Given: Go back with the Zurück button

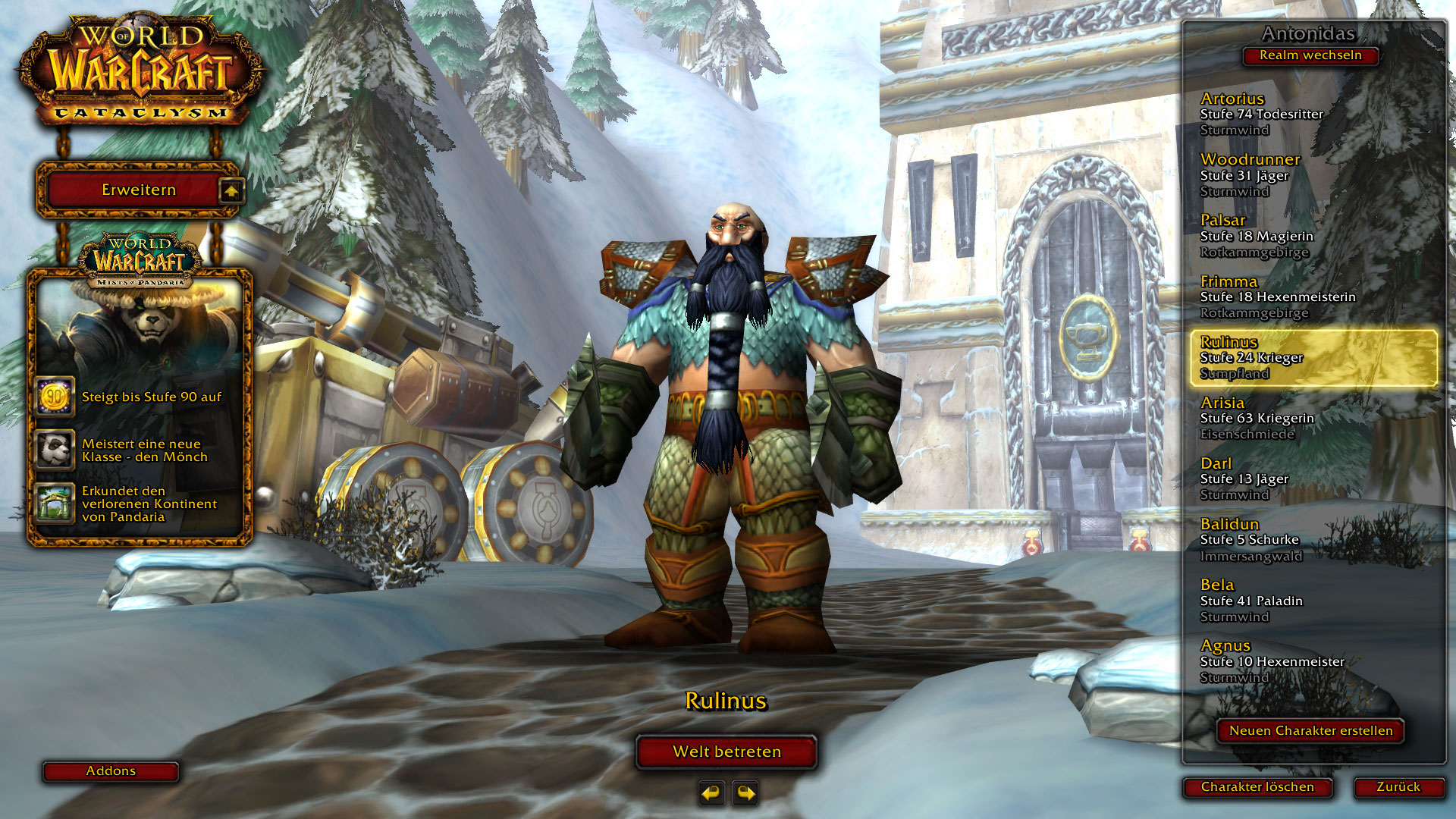Looking at the screenshot, I should (1398, 787).
